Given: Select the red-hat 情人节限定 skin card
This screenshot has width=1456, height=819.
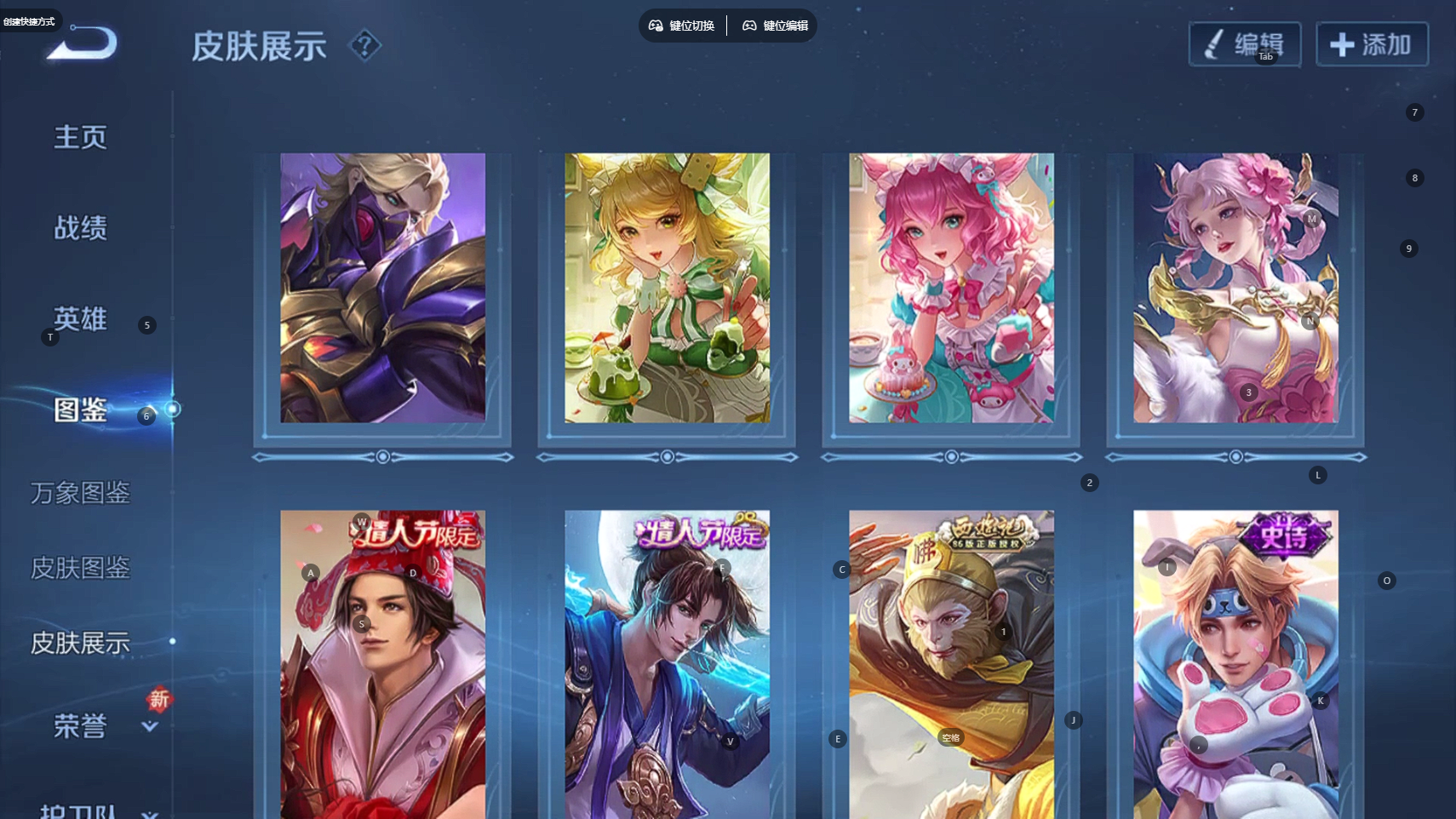Looking at the screenshot, I should (382, 664).
